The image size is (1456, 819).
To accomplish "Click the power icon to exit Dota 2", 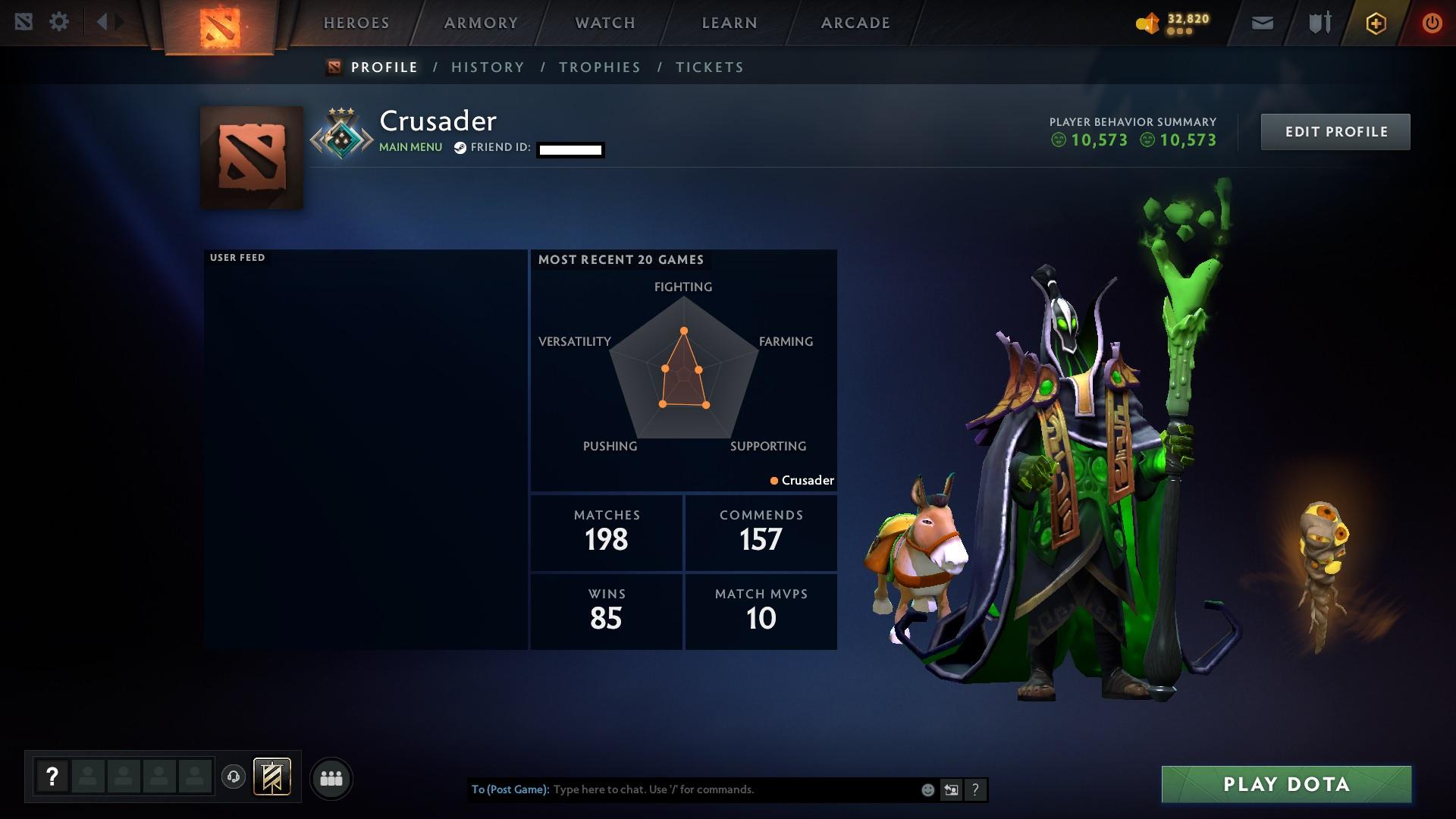I will click(x=1432, y=22).
